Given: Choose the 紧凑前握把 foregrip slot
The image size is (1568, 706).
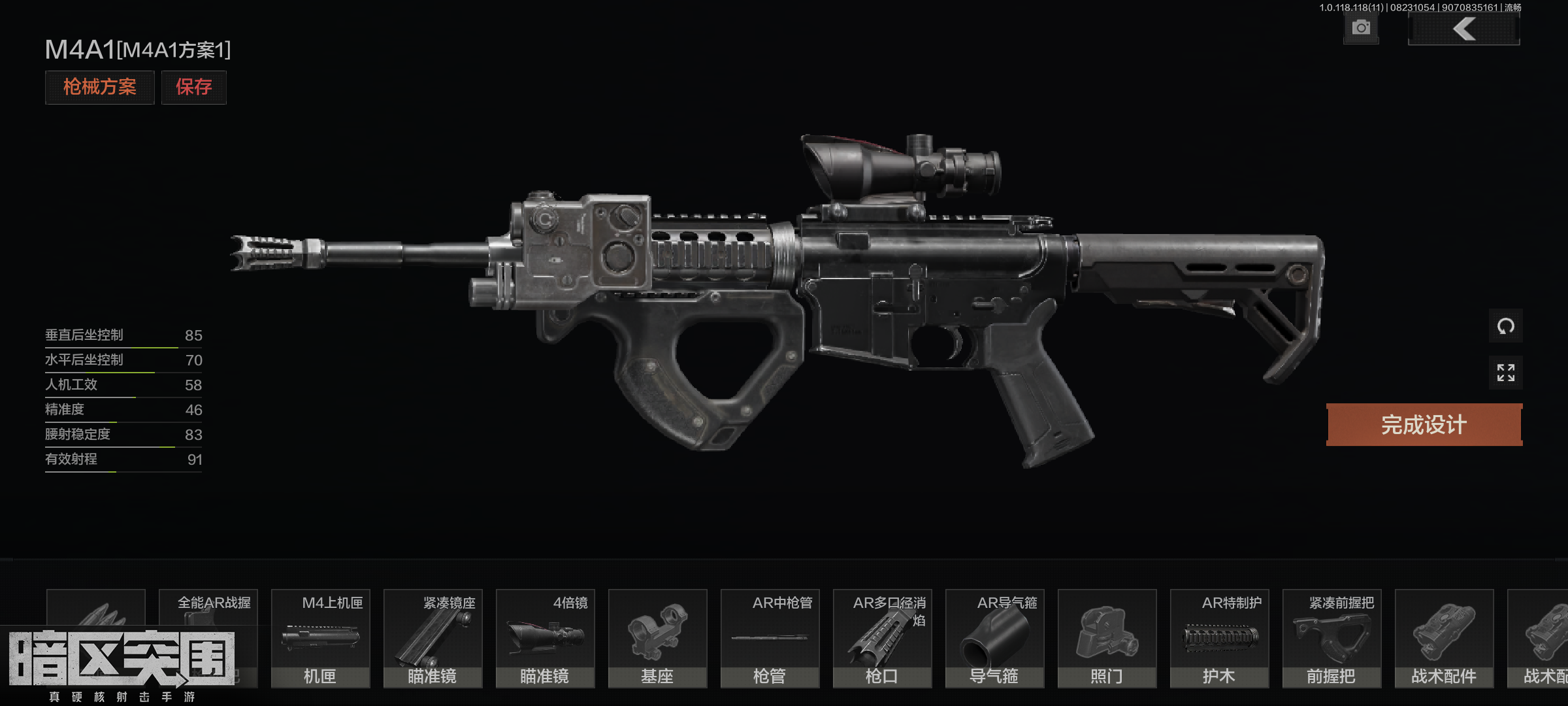Looking at the screenshot, I should point(1331,638).
